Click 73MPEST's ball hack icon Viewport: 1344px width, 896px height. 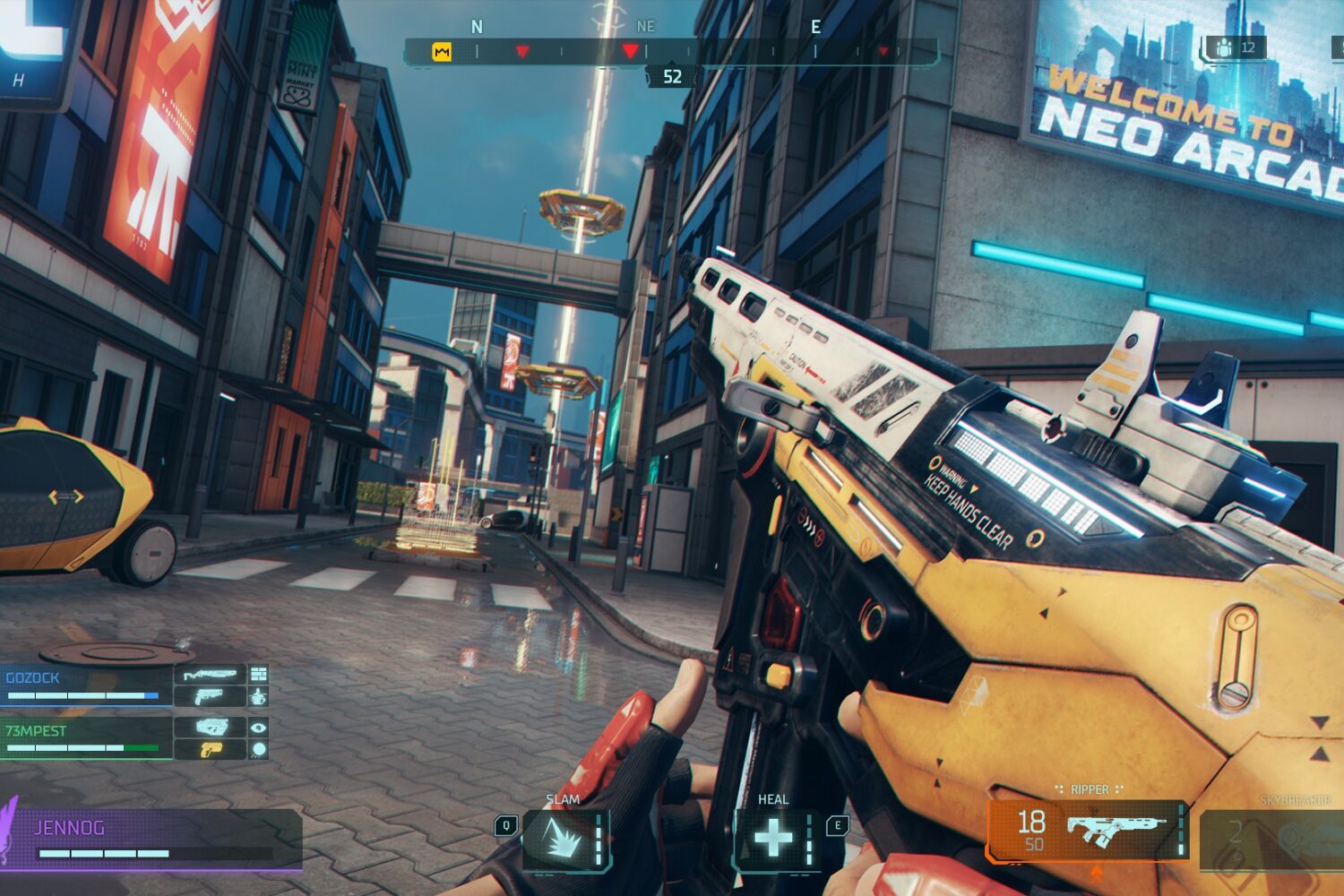pos(259,749)
